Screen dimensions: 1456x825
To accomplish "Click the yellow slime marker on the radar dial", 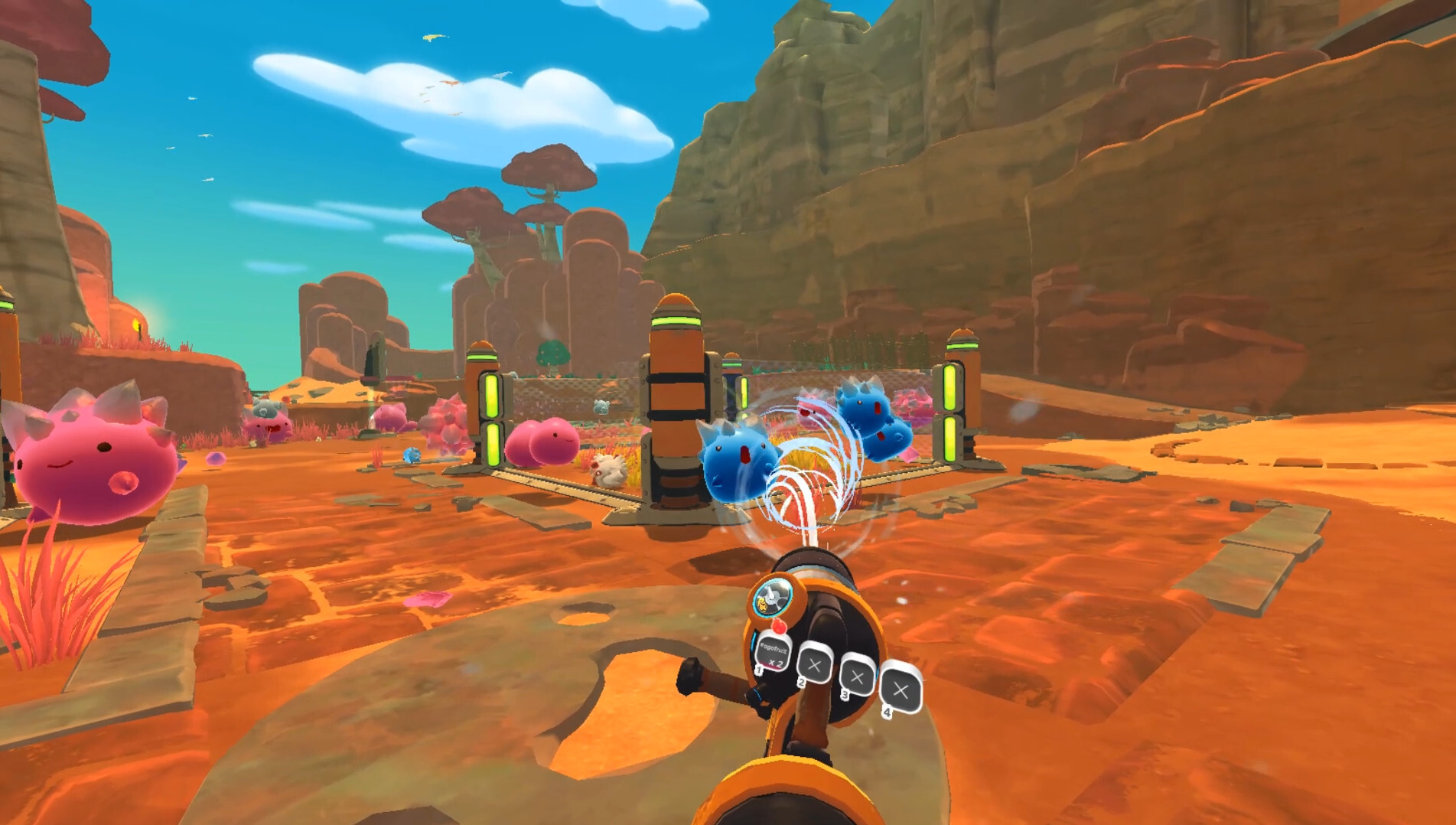I will [762, 605].
